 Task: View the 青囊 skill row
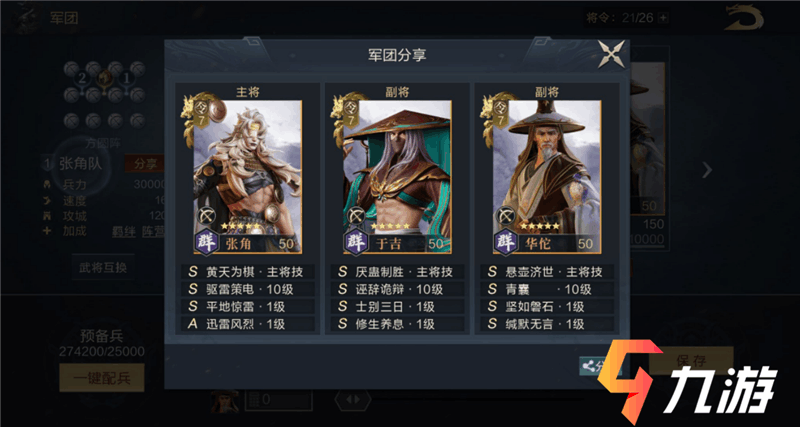coord(546,289)
